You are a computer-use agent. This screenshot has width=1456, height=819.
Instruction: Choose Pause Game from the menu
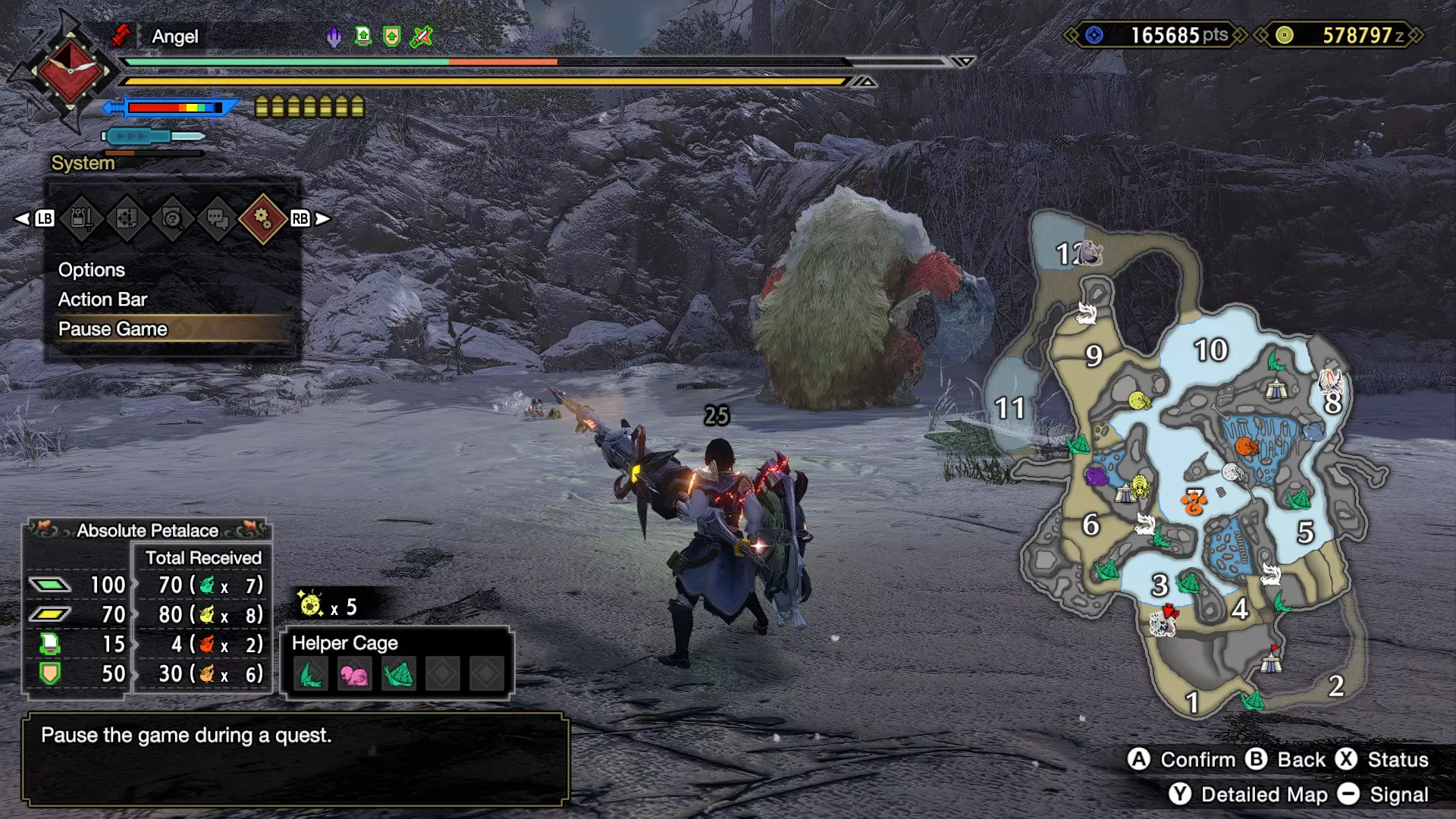point(113,329)
